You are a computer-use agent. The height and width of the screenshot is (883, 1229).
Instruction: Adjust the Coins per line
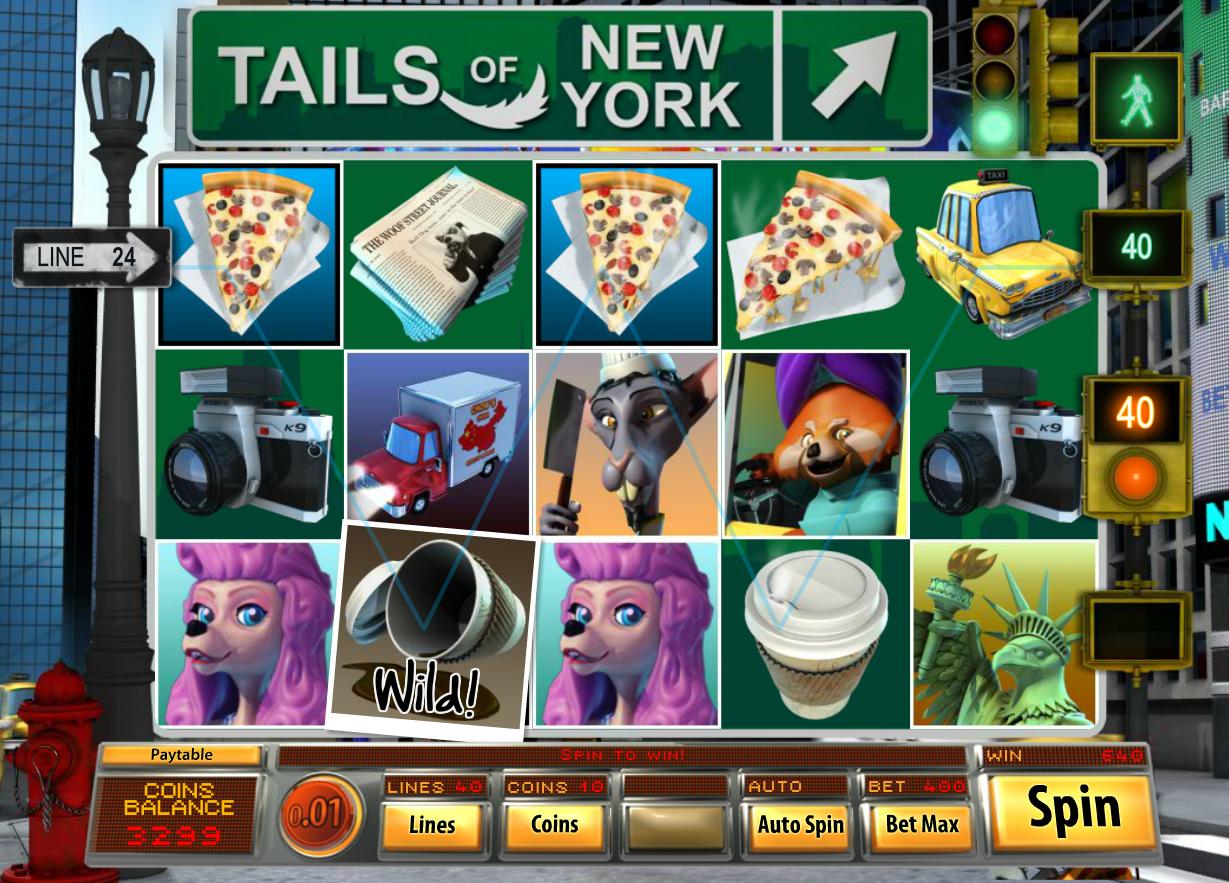[x=554, y=825]
